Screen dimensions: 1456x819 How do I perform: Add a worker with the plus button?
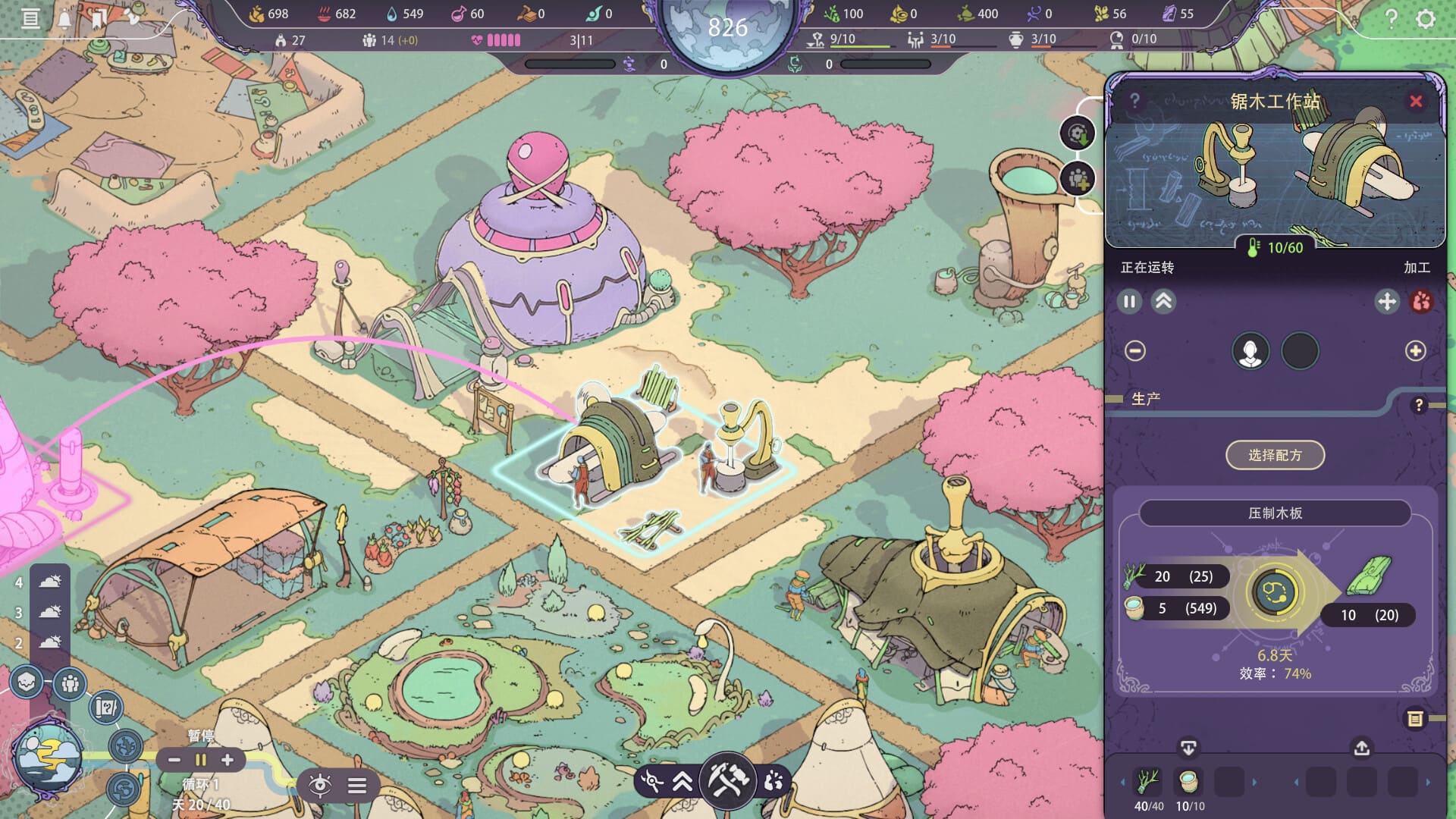click(1415, 351)
